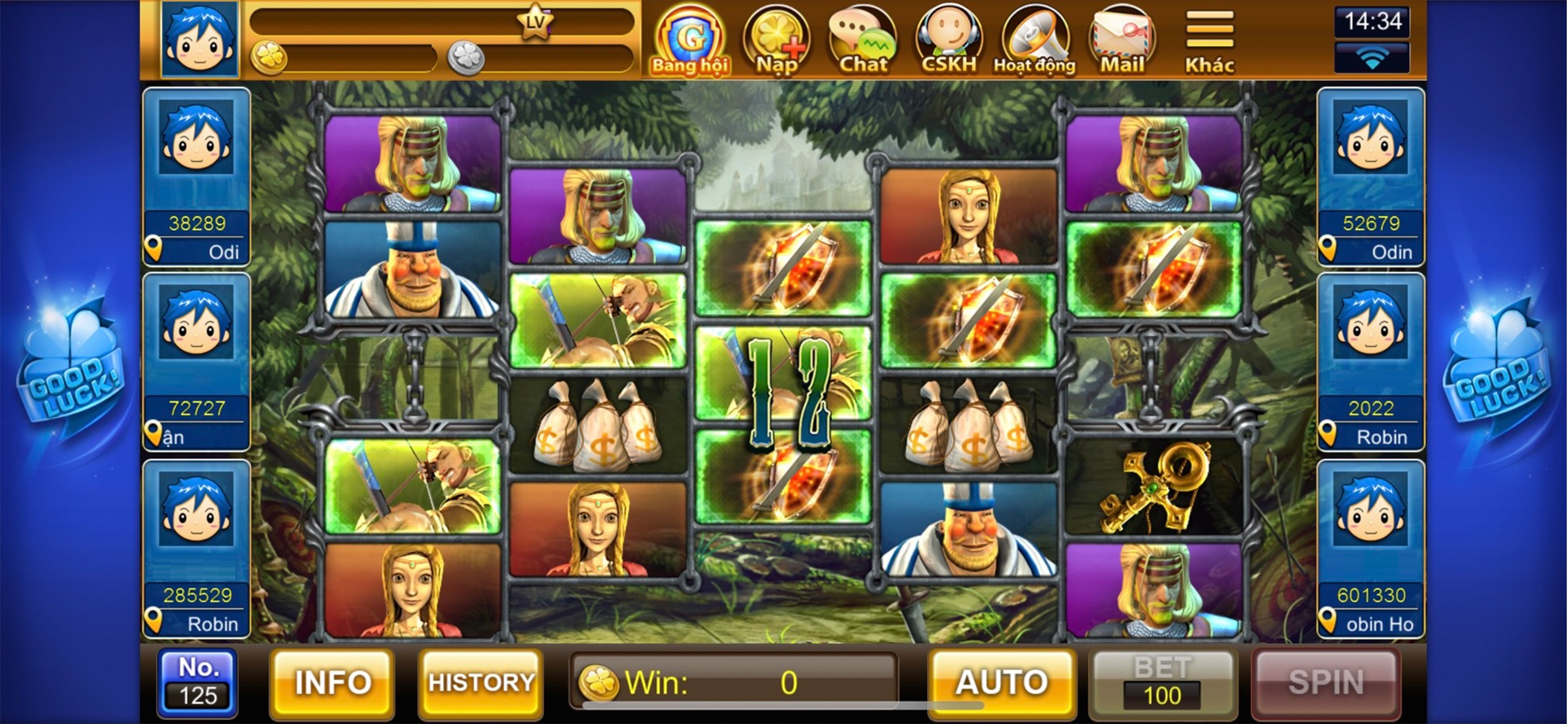View player Odin with 52679 coins
Screen dimensions: 1568x724
point(1371,177)
